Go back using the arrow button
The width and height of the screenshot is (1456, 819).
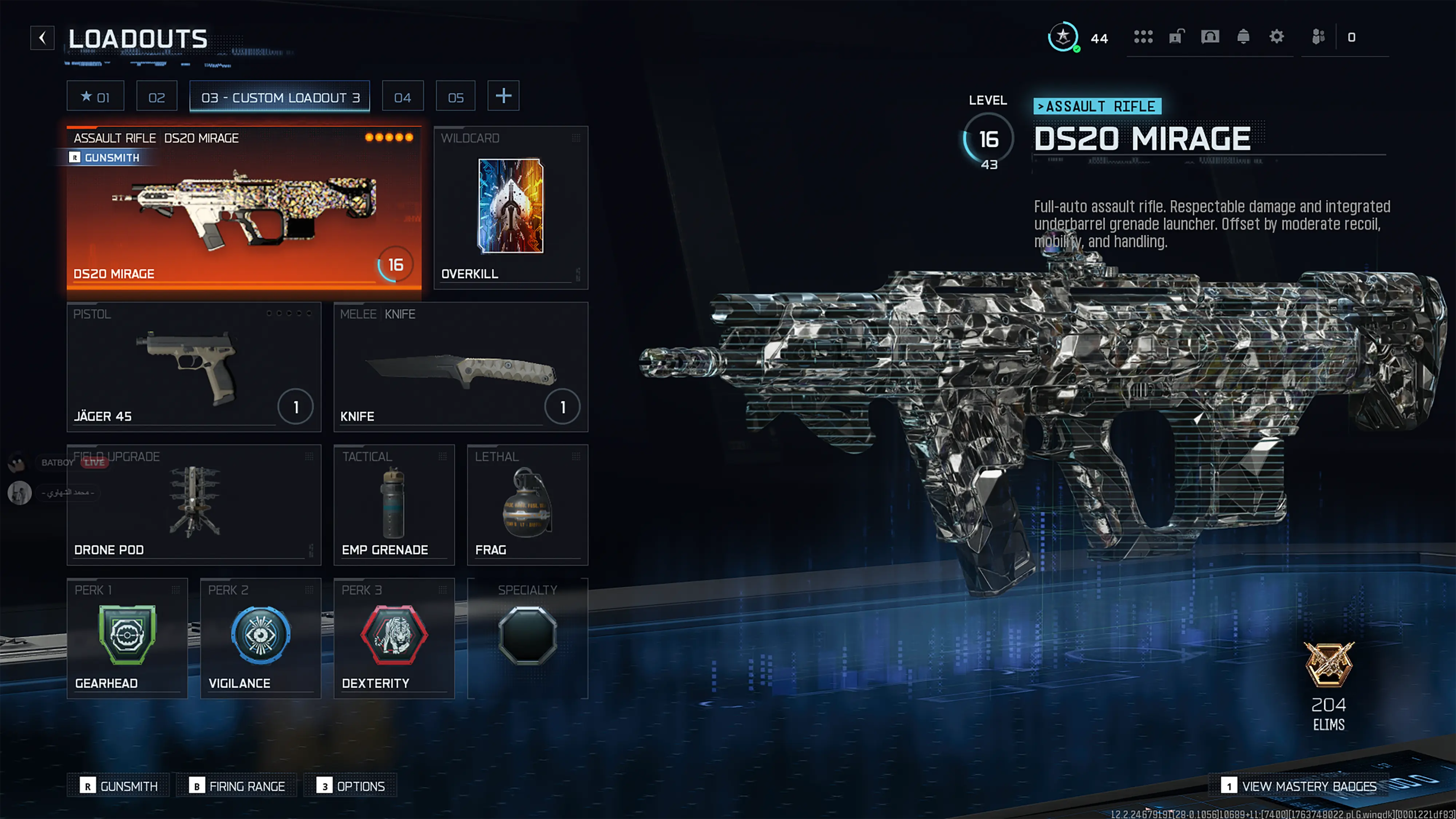(x=42, y=38)
